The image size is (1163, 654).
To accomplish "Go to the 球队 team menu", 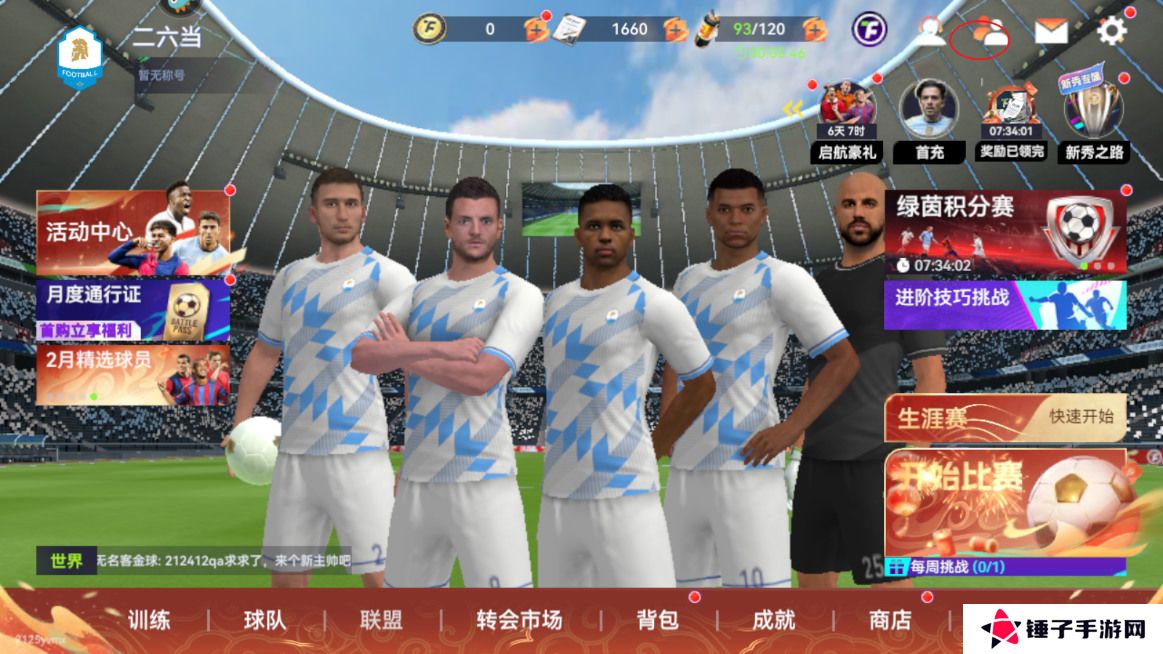I will click(265, 620).
